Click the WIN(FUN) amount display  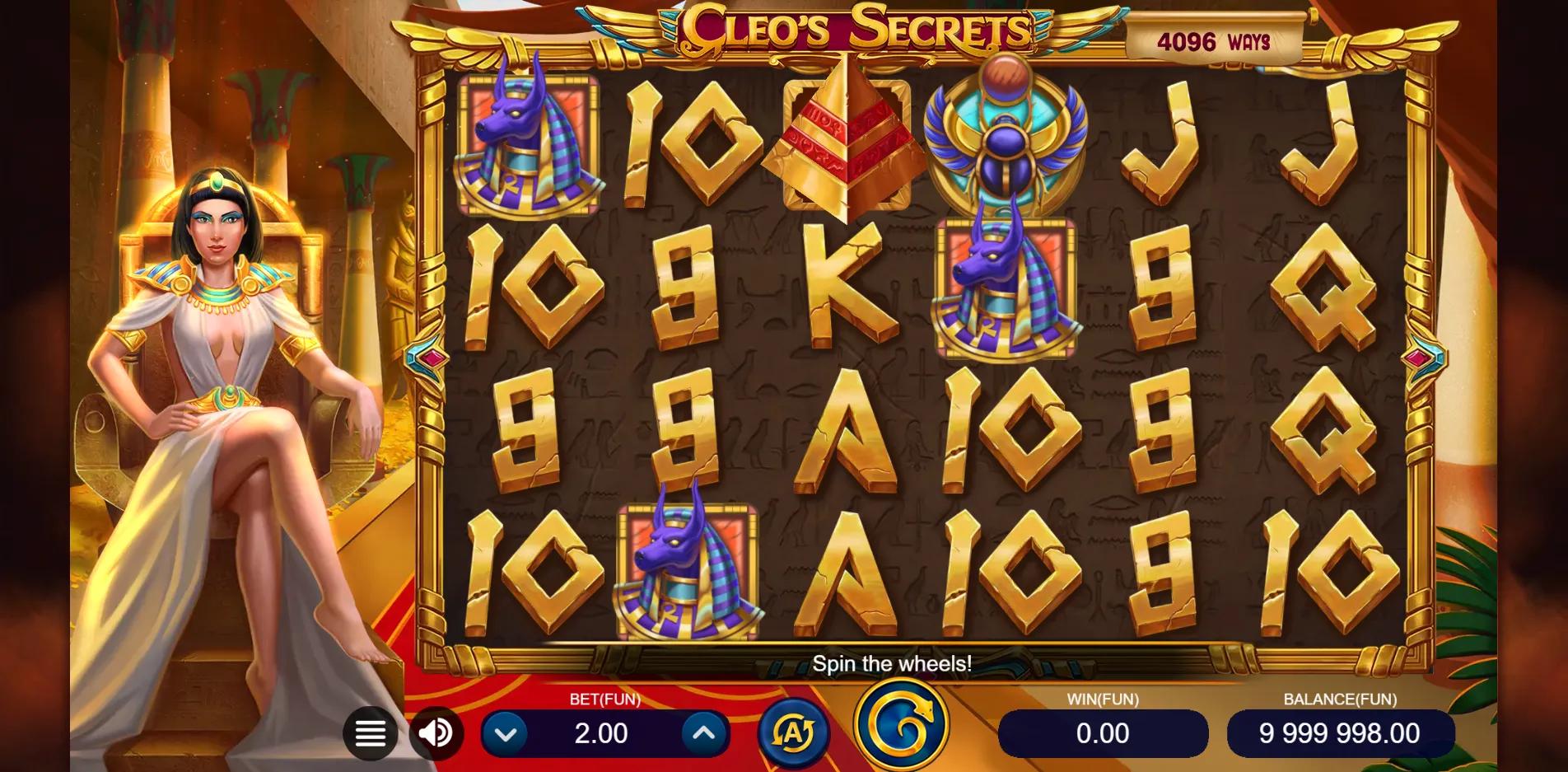click(1104, 732)
